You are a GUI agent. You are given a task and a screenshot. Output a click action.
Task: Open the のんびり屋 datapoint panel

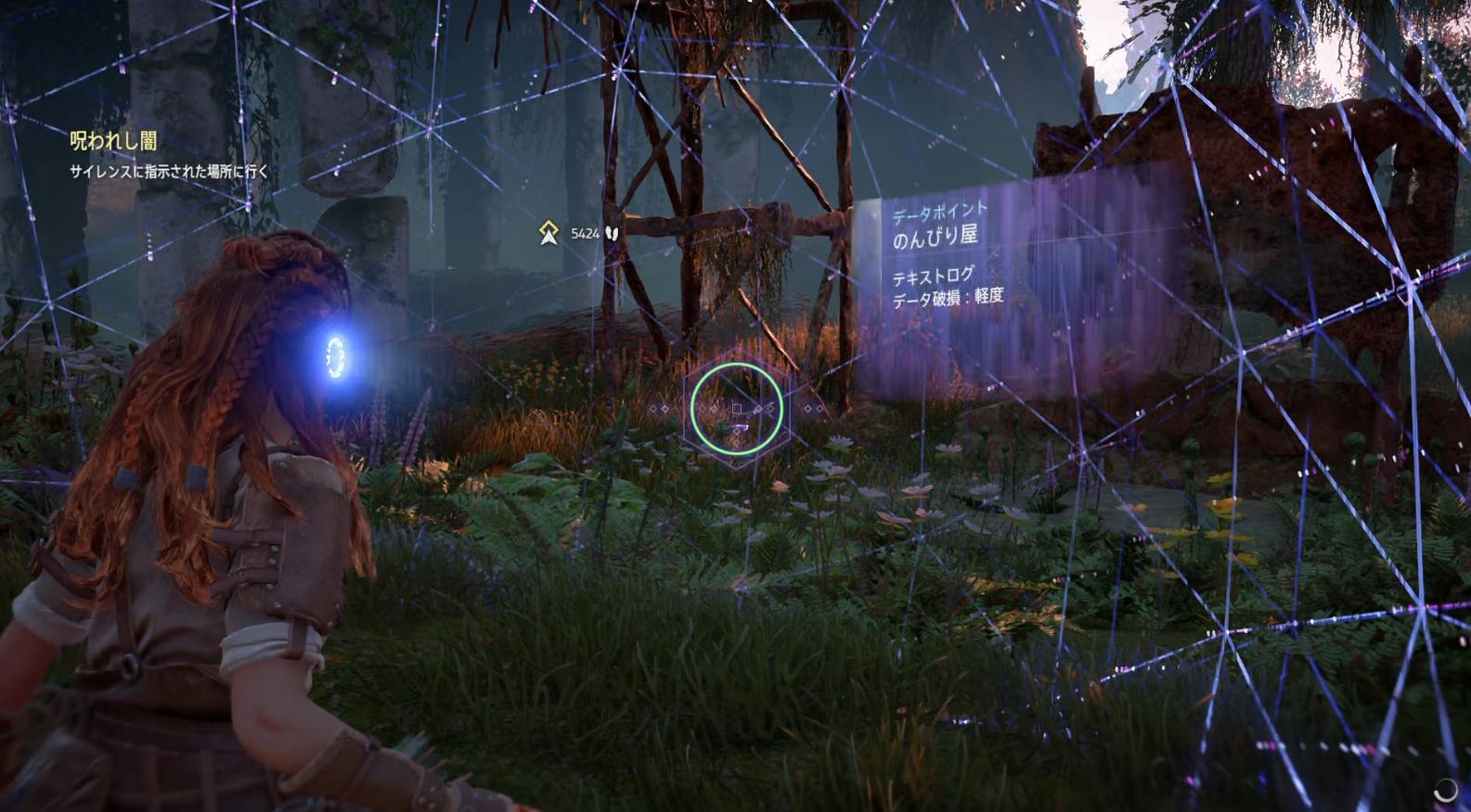tap(936, 237)
